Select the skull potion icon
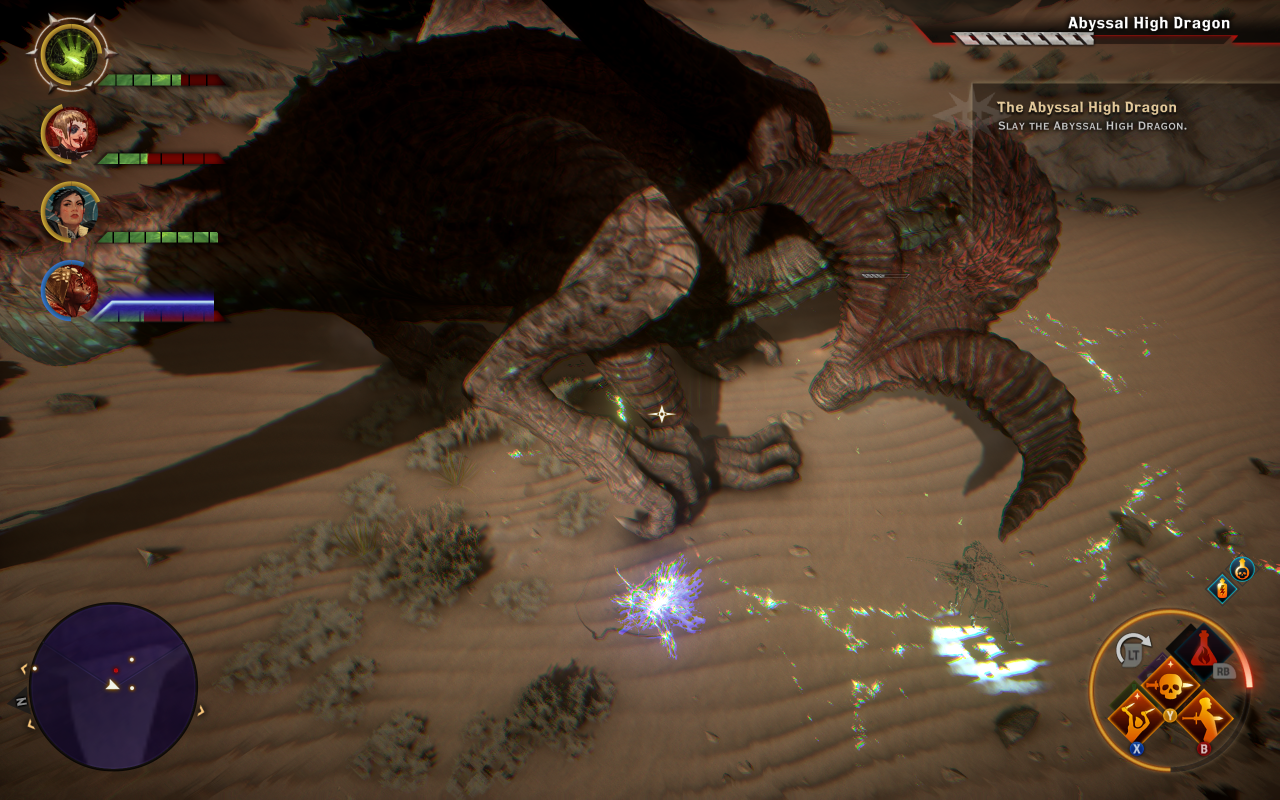Image resolution: width=1280 pixels, height=800 pixels. coord(1241,569)
